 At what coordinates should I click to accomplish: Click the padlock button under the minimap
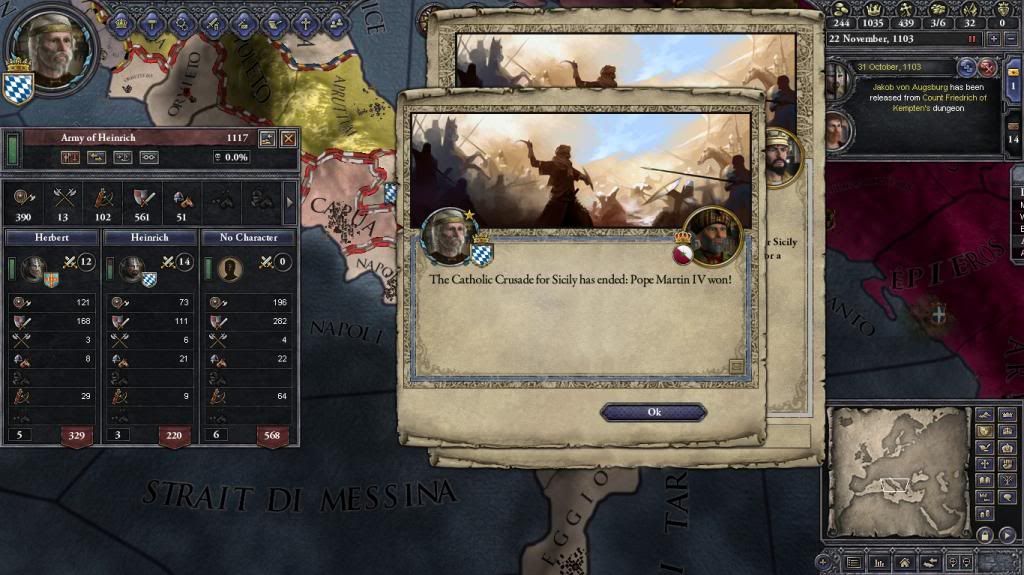point(983,535)
